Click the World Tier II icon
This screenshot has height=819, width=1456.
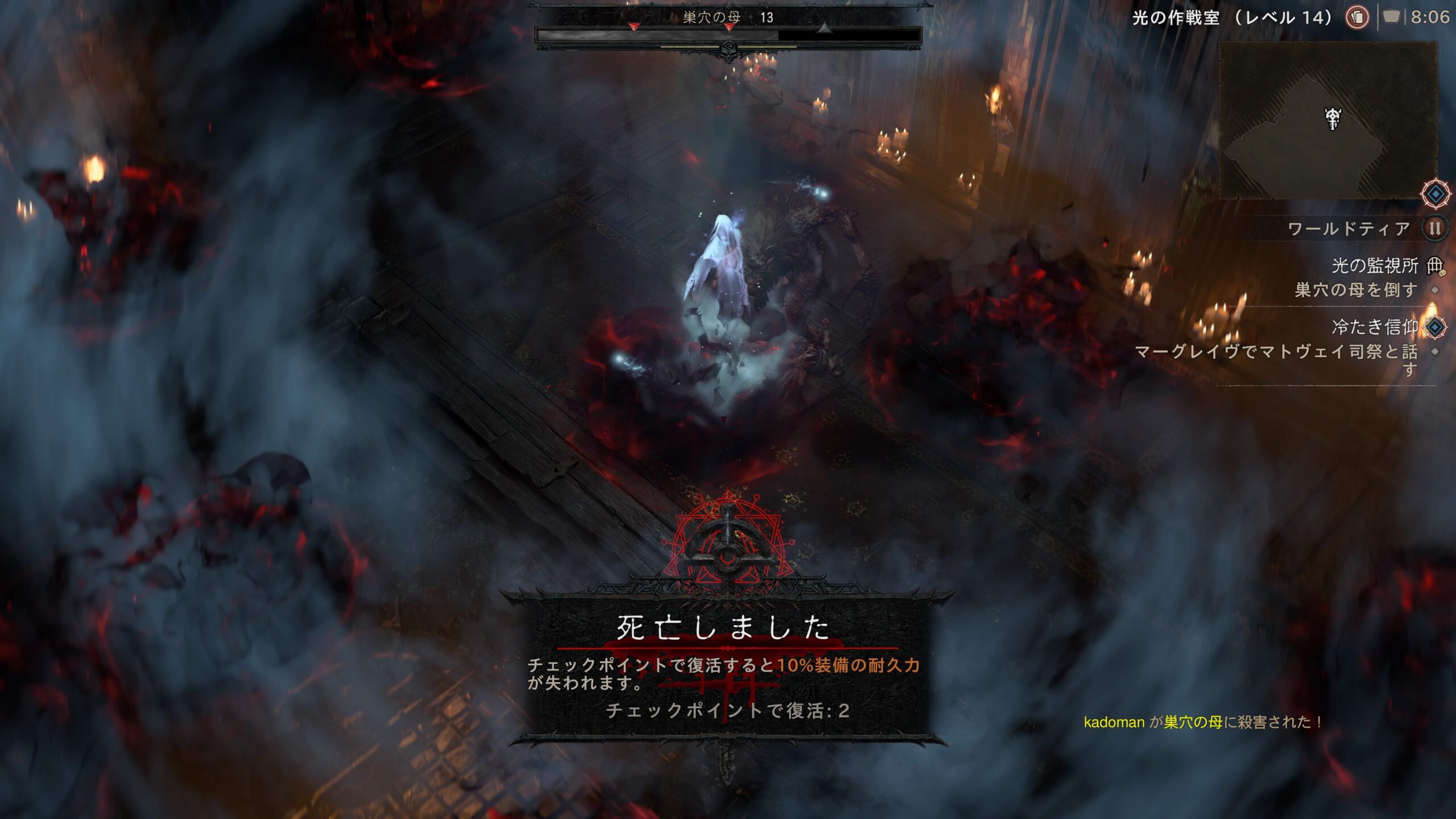[1435, 229]
